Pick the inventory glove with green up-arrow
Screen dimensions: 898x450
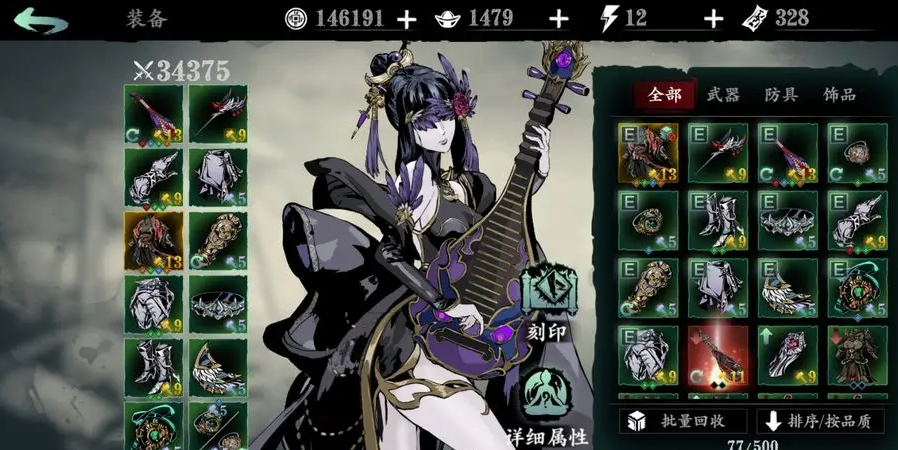(787, 355)
